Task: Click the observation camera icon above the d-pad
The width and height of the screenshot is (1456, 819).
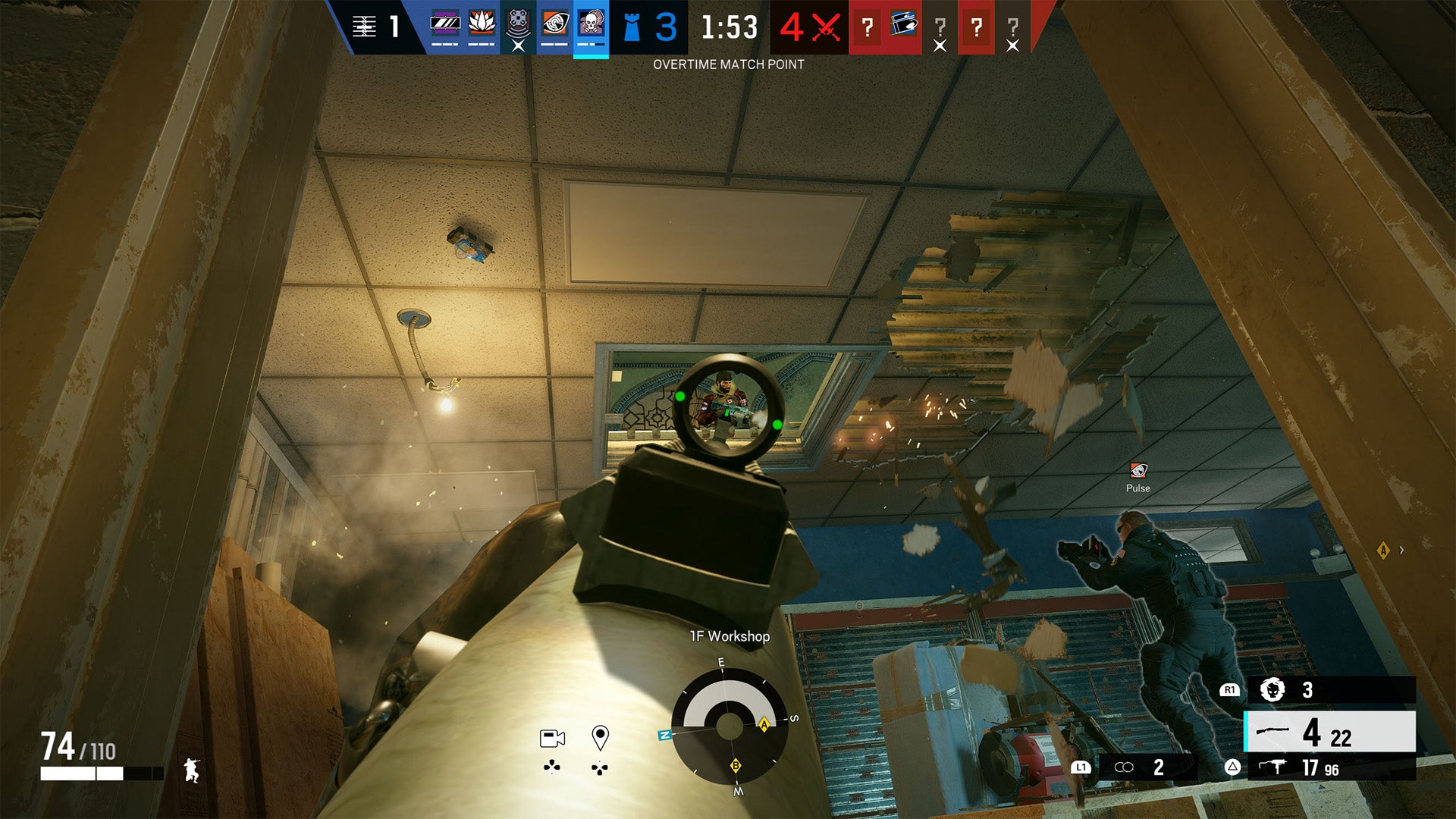Action: point(552,738)
